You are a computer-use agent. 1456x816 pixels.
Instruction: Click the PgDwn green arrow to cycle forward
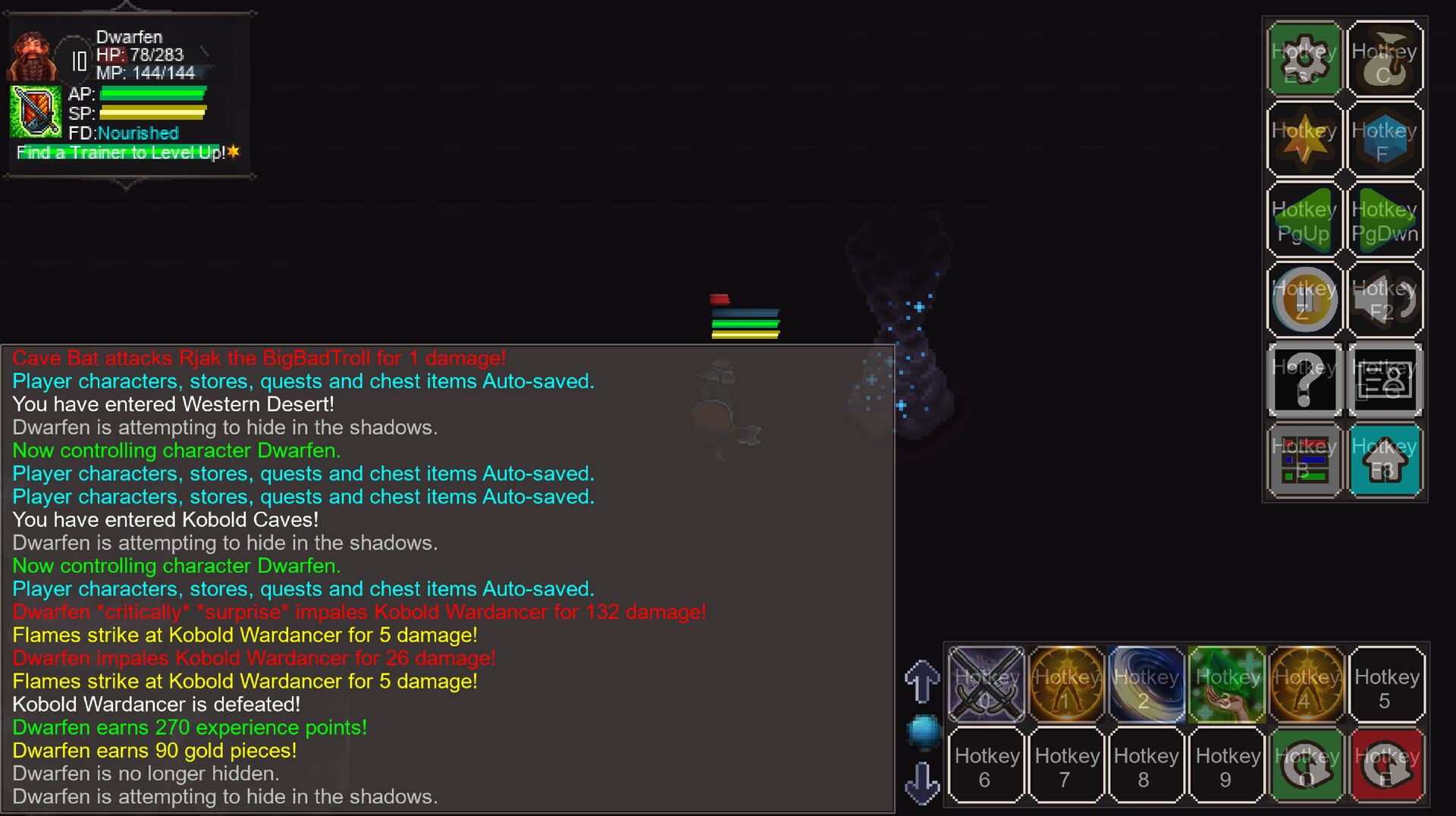point(1385,220)
